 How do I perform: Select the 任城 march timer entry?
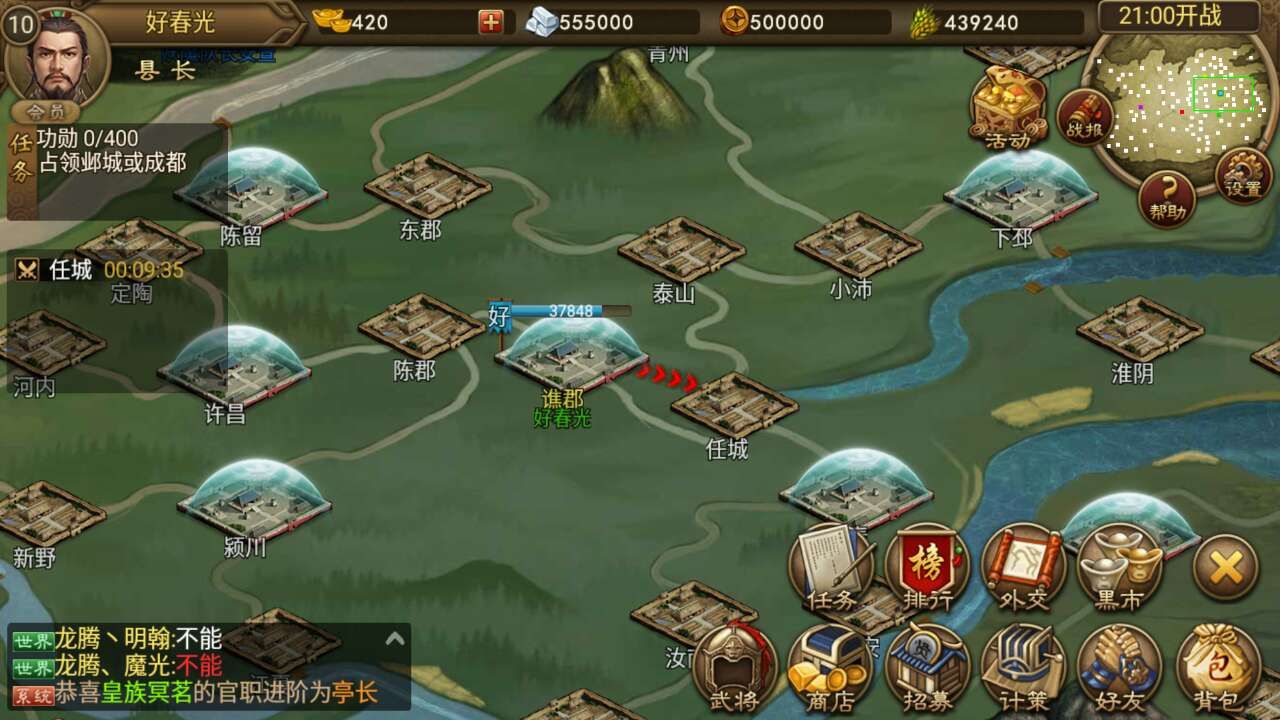[100, 270]
